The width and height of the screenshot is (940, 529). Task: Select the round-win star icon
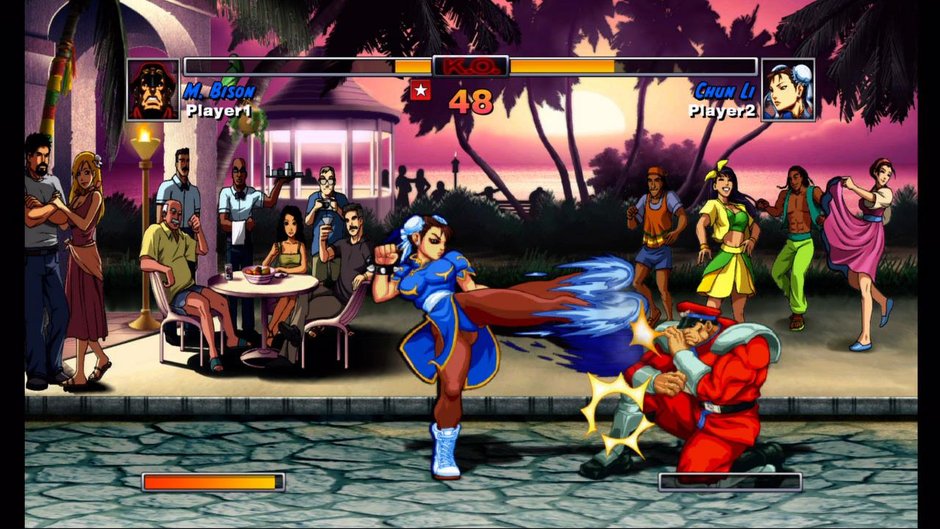point(420,91)
